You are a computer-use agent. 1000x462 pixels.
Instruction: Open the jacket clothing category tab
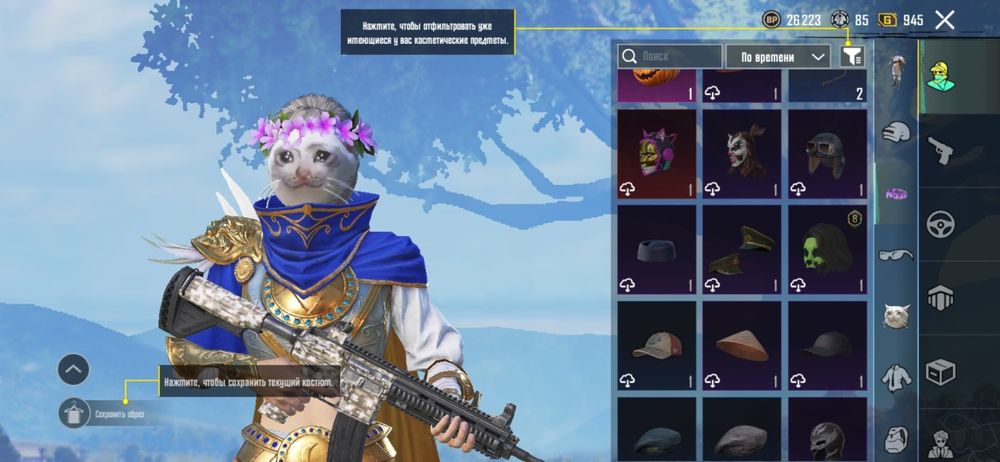[x=897, y=378]
